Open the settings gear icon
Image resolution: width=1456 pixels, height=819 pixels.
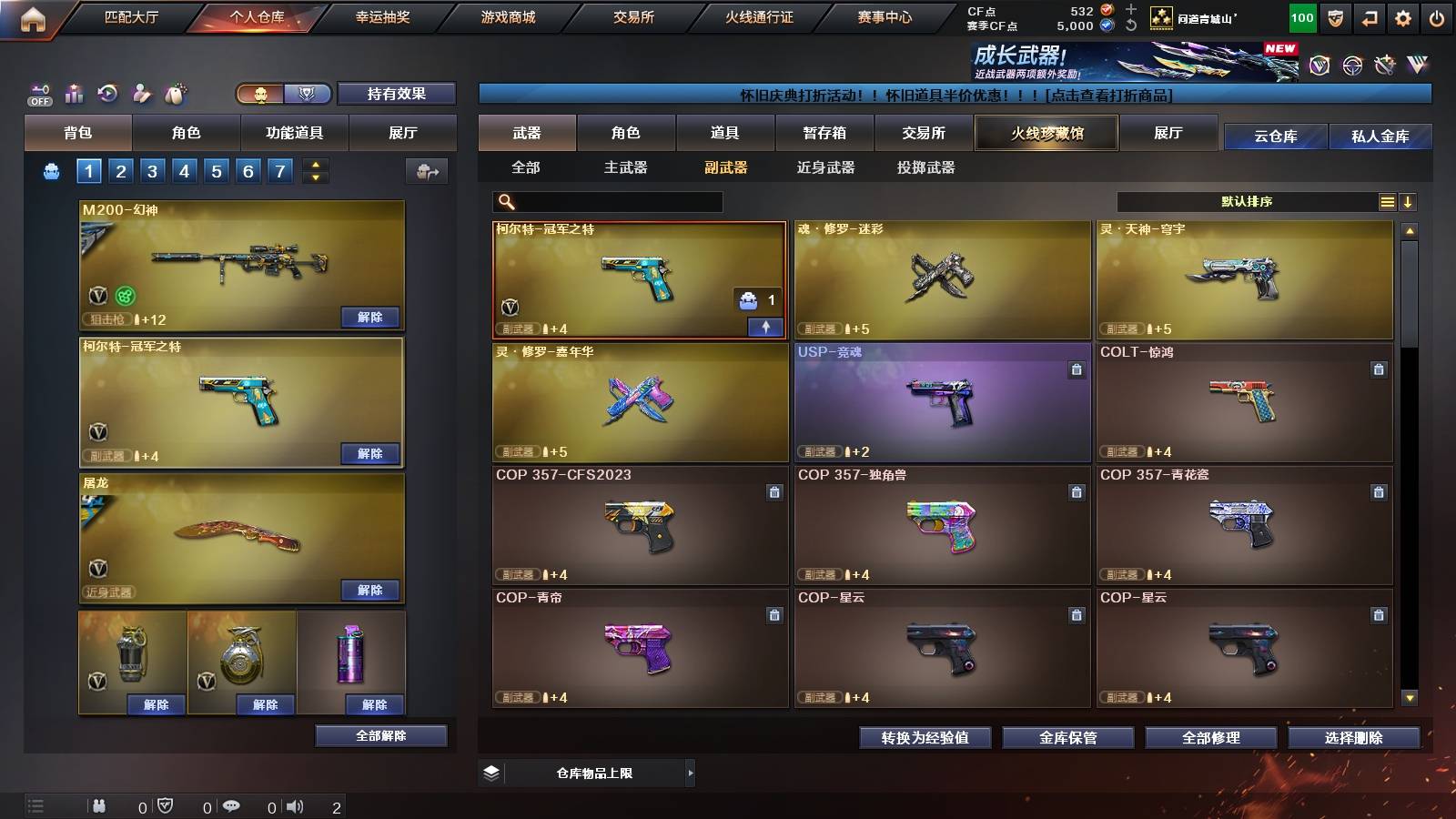tap(1403, 15)
